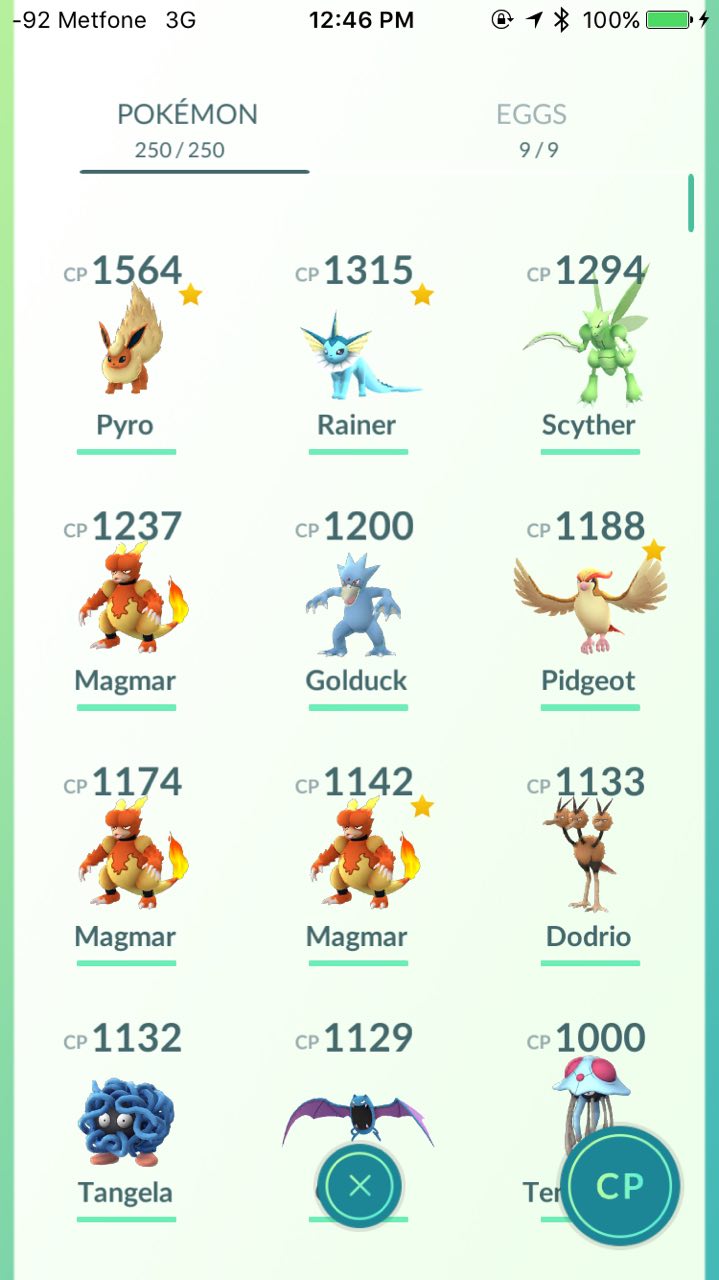Screen dimensions: 719x1280
Task: Choose the Scyther with CP 1294
Action: coord(588,345)
